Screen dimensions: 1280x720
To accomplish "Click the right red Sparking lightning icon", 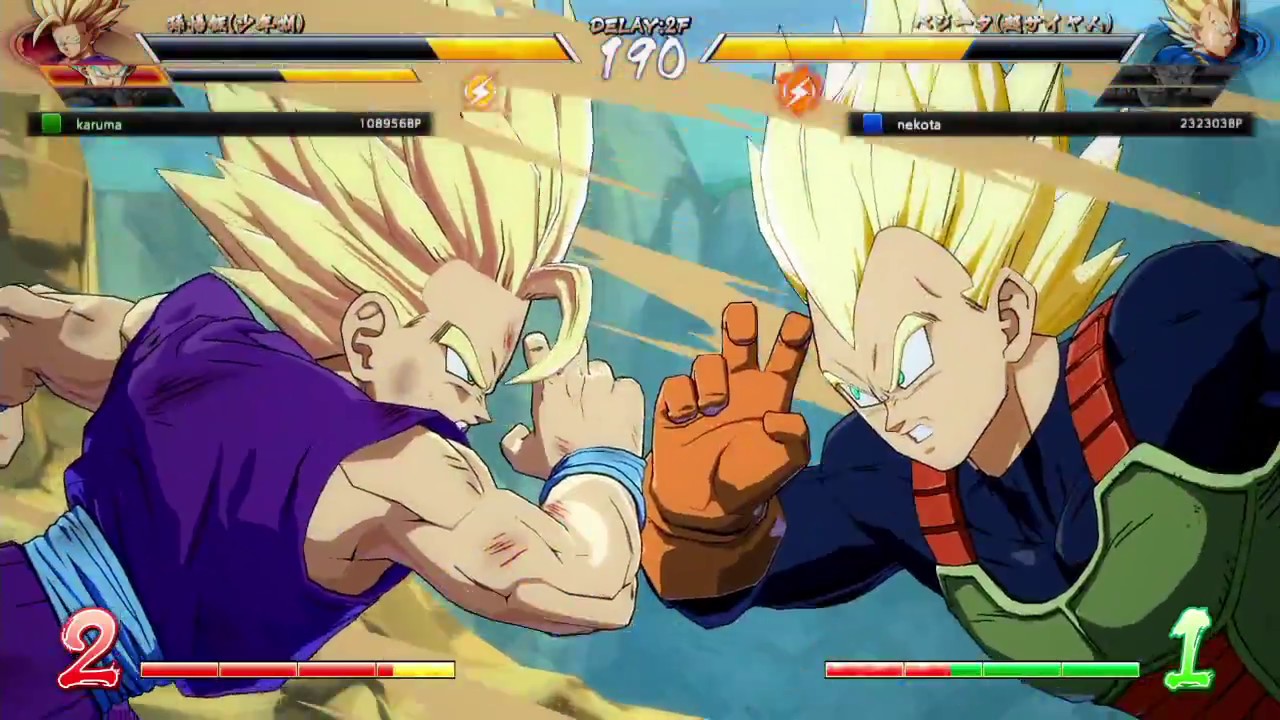I will coord(800,90).
